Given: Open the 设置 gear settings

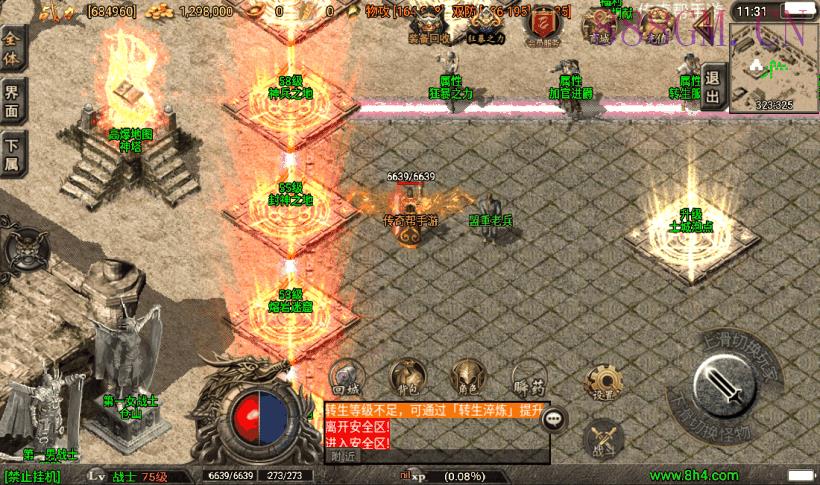Looking at the screenshot, I should pos(603,381).
